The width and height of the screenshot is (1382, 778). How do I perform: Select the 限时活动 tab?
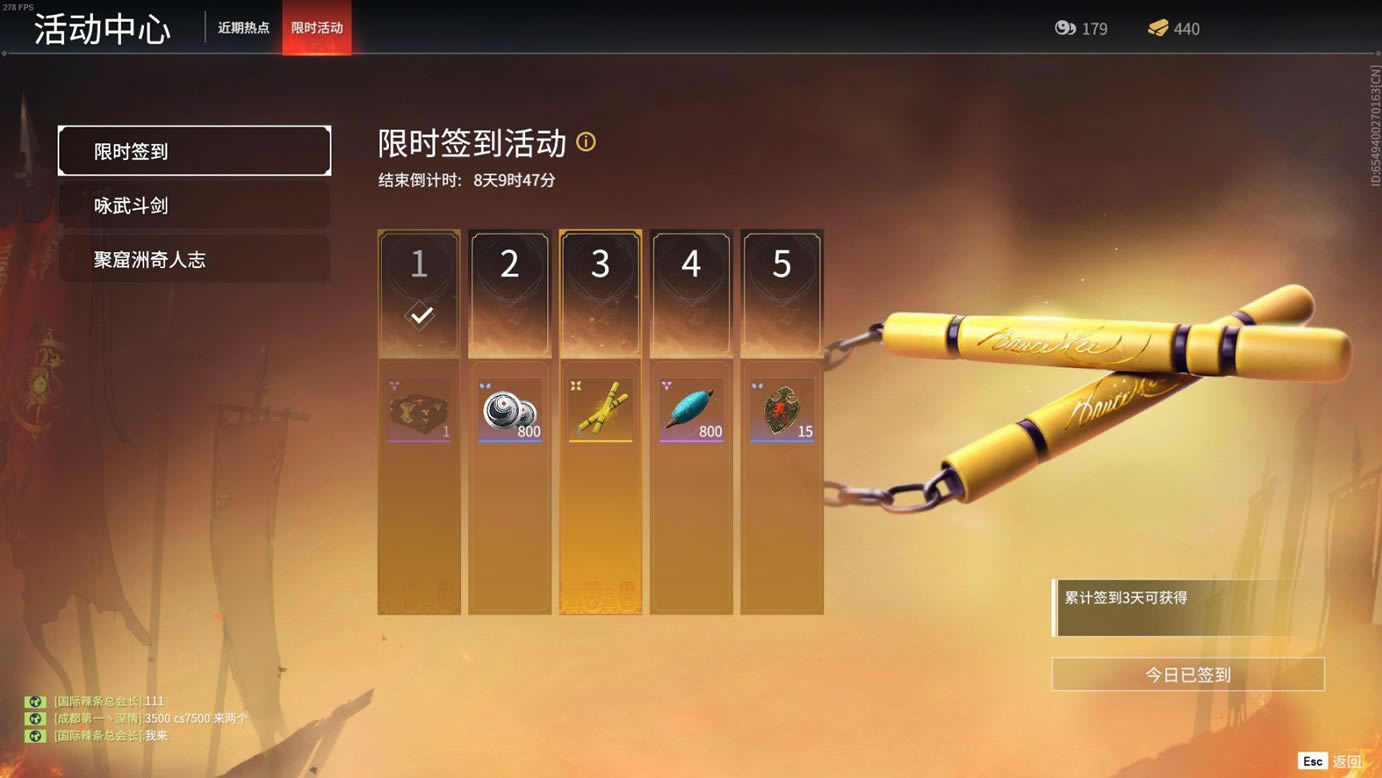click(x=317, y=28)
